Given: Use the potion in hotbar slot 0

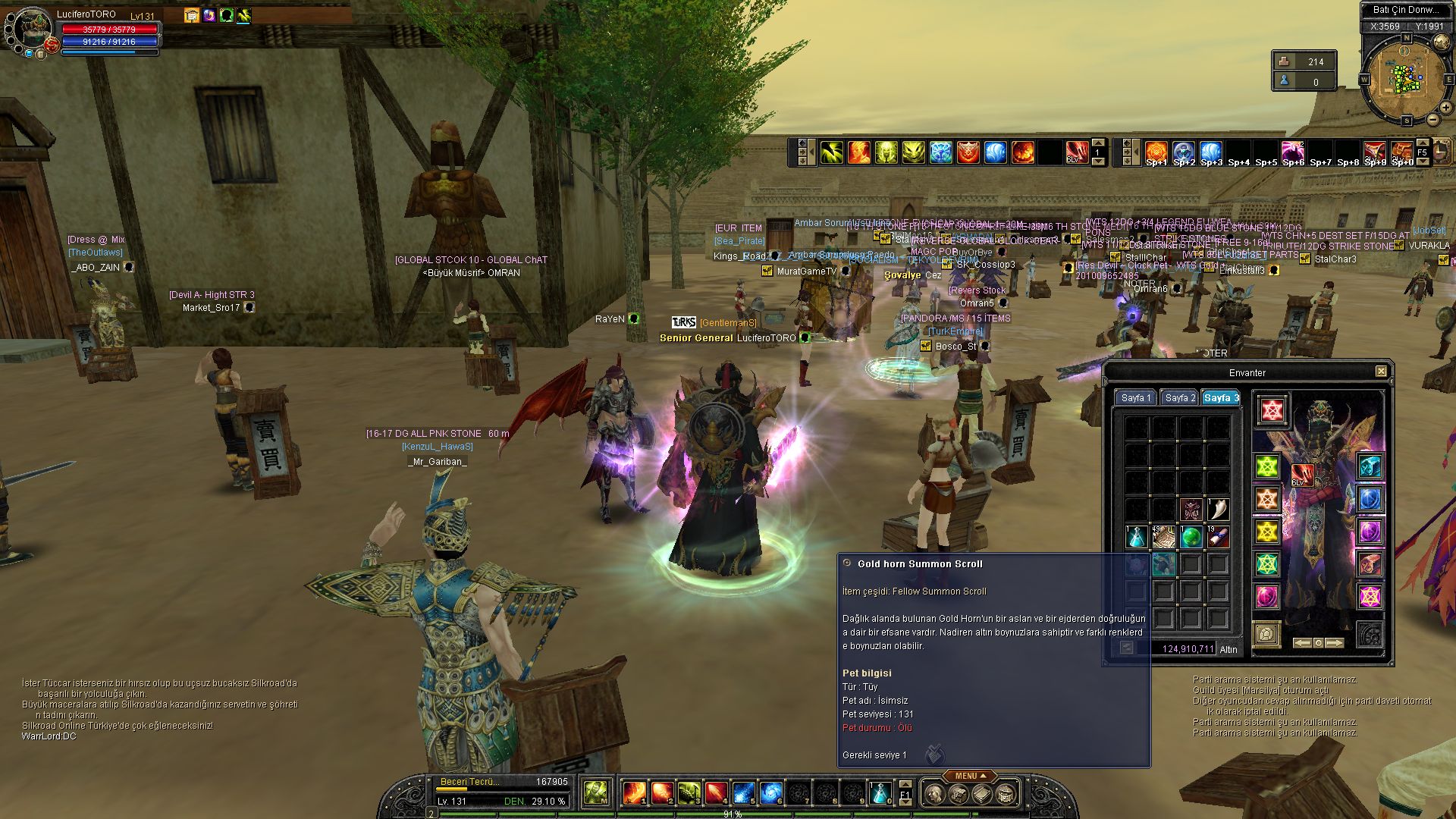Looking at the screenshot, I should pos(880,793).
